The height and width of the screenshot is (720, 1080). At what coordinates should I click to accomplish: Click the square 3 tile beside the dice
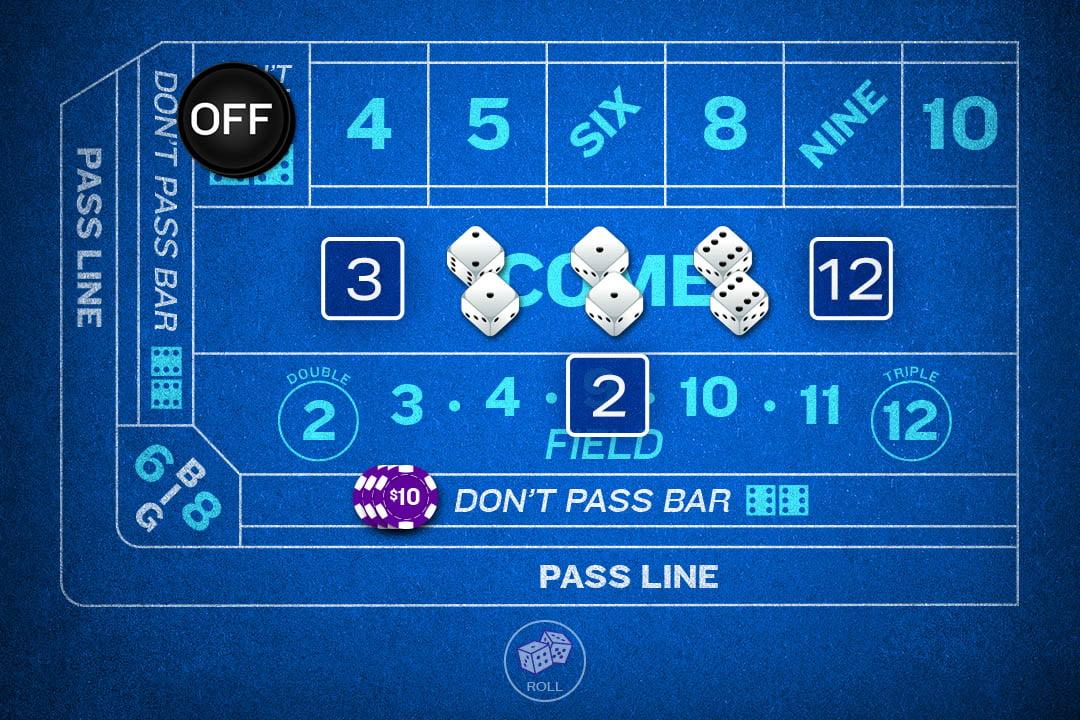363,279
